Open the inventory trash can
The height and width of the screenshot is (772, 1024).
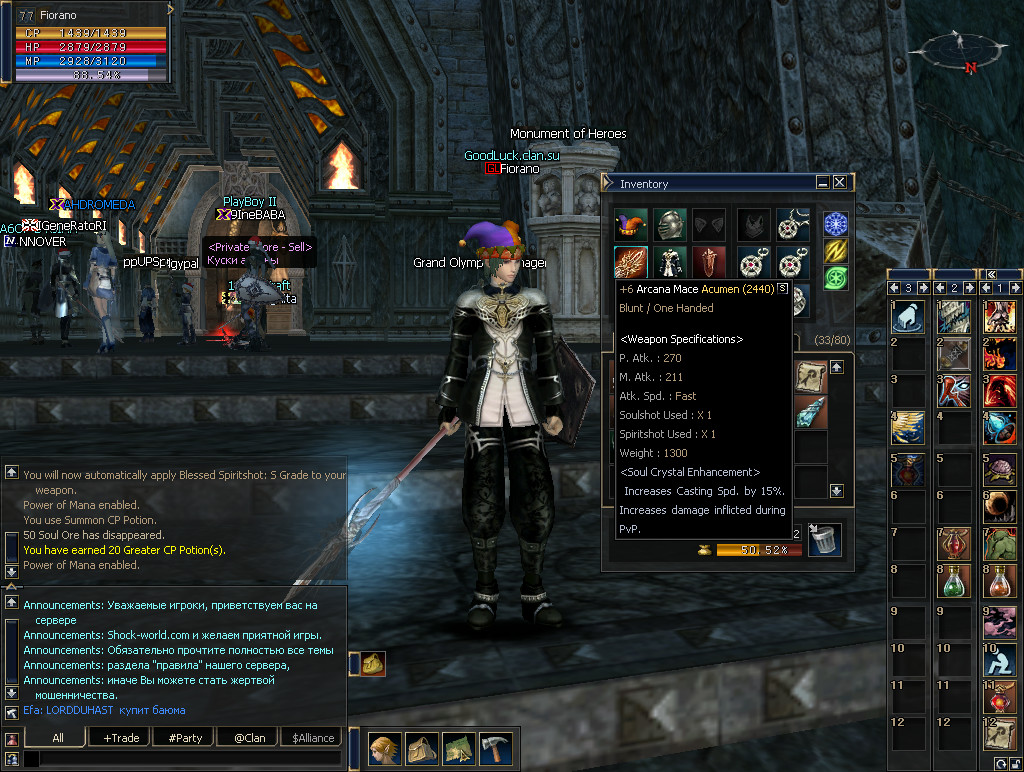824,540
